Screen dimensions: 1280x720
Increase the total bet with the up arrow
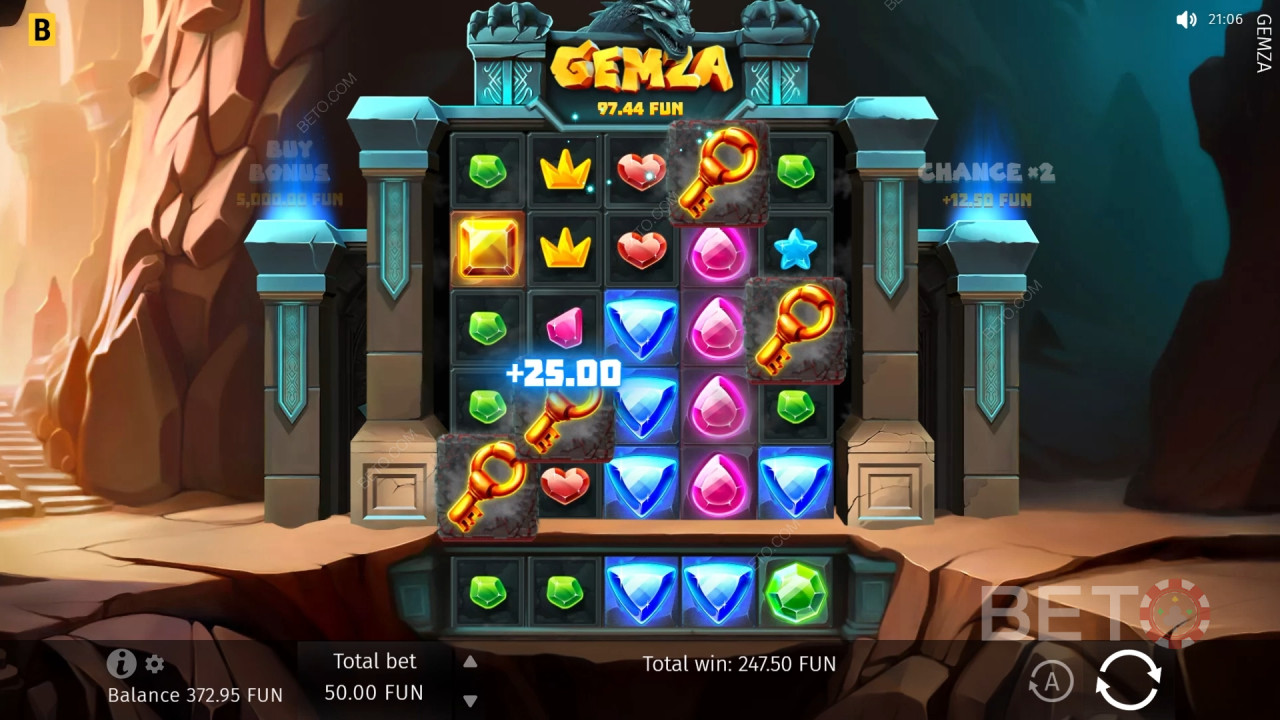470,661
